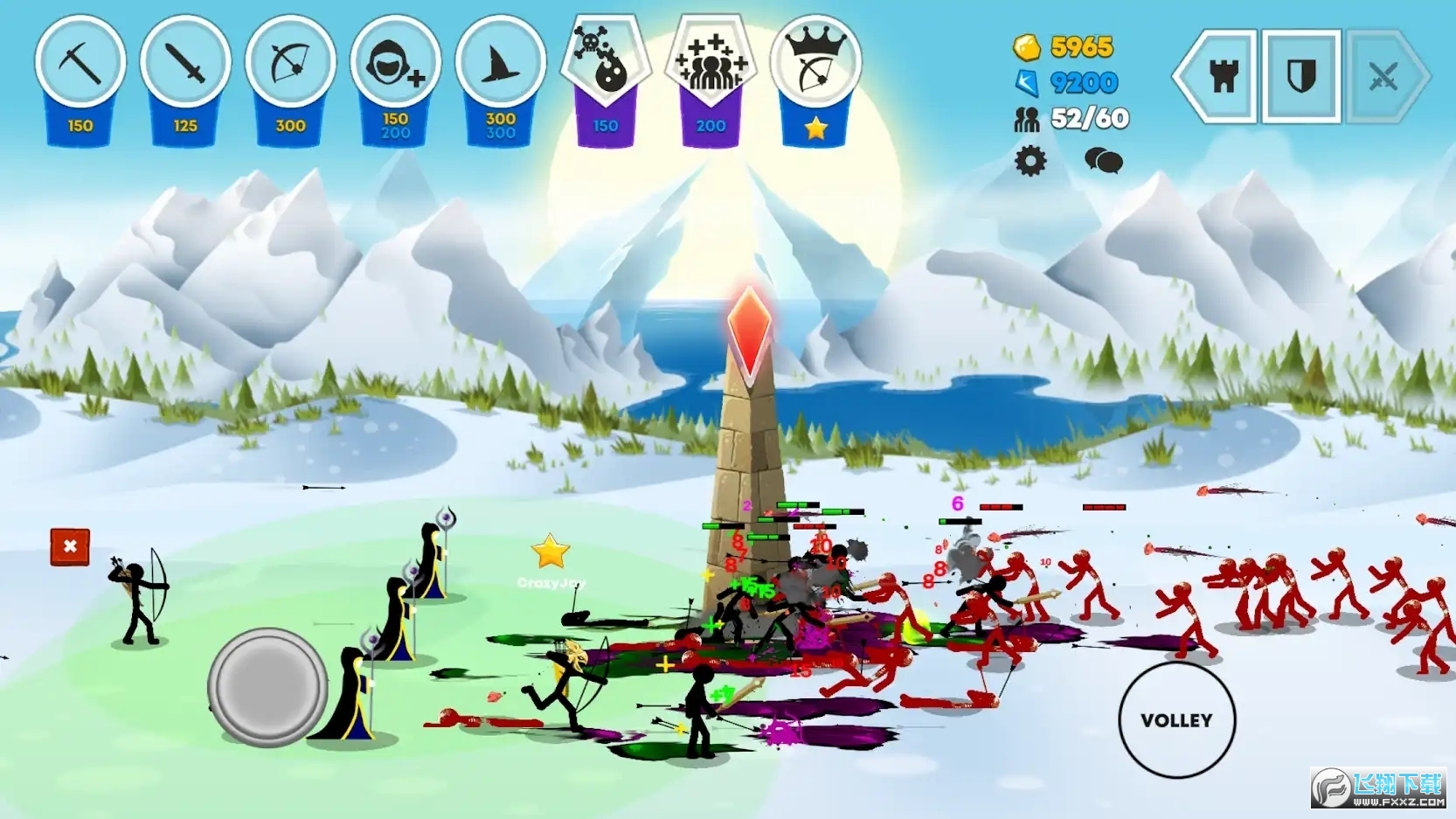
Task: Order army to garrison at the castle
Action: tap(1223, 77)
